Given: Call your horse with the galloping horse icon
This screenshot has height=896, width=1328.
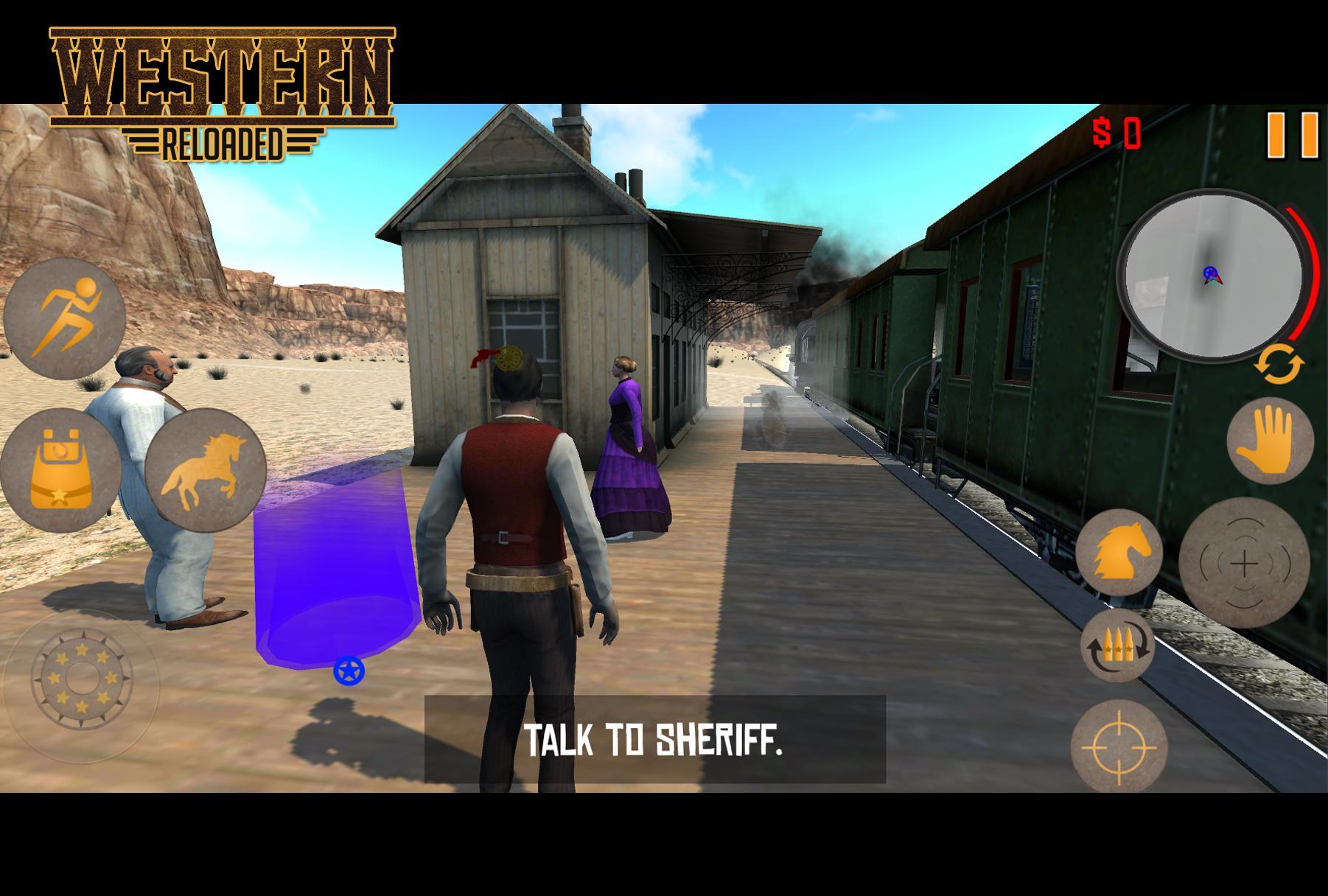Looking at the screenshot, I should [205, 469].
